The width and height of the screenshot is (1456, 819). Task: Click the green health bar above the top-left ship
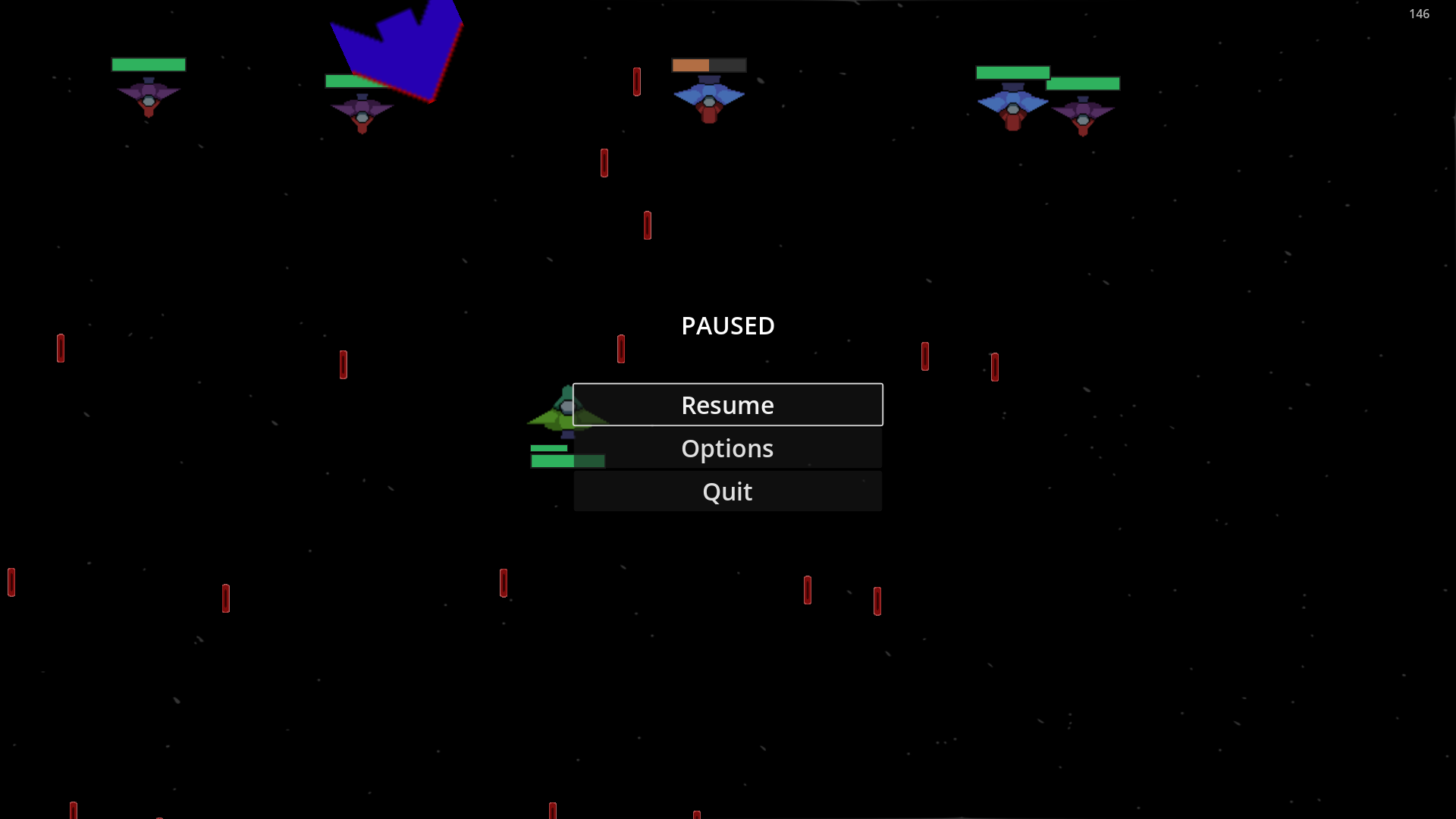148,64
